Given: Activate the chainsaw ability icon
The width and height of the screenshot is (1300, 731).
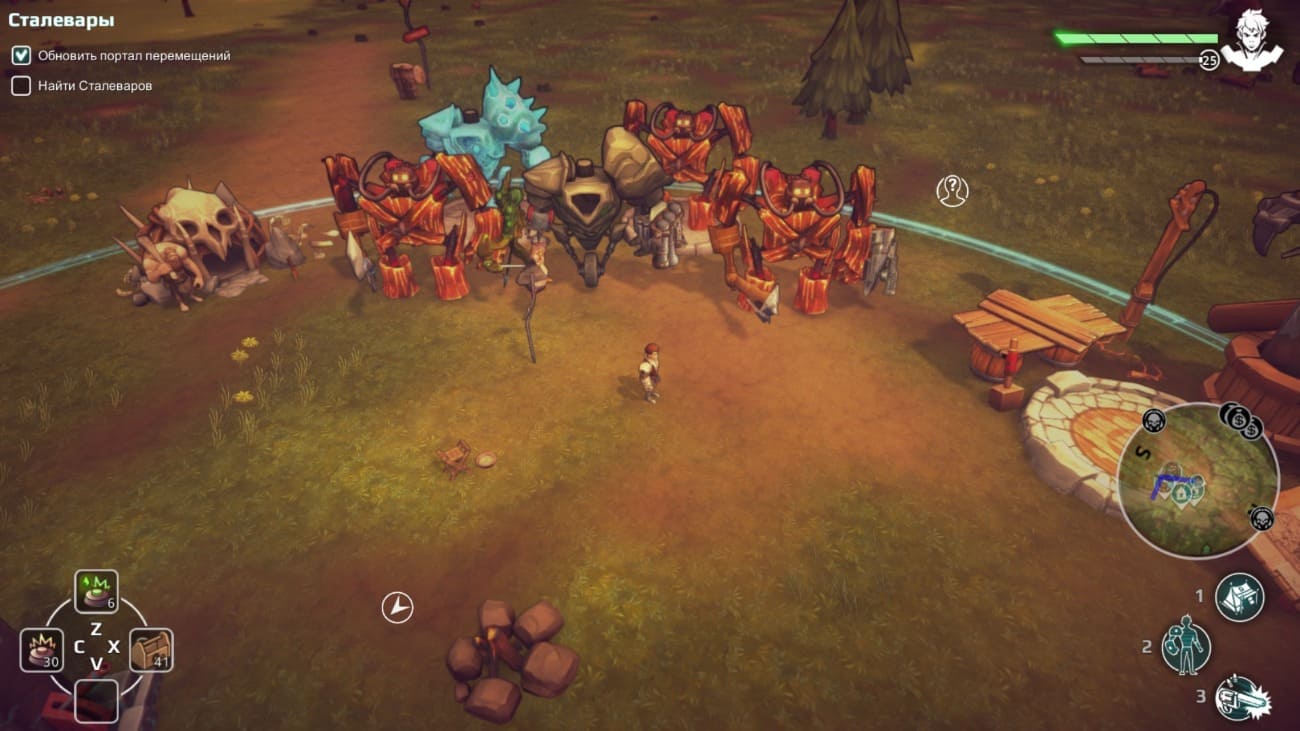Looking at the screenshot, I should tap(1239, 699).
